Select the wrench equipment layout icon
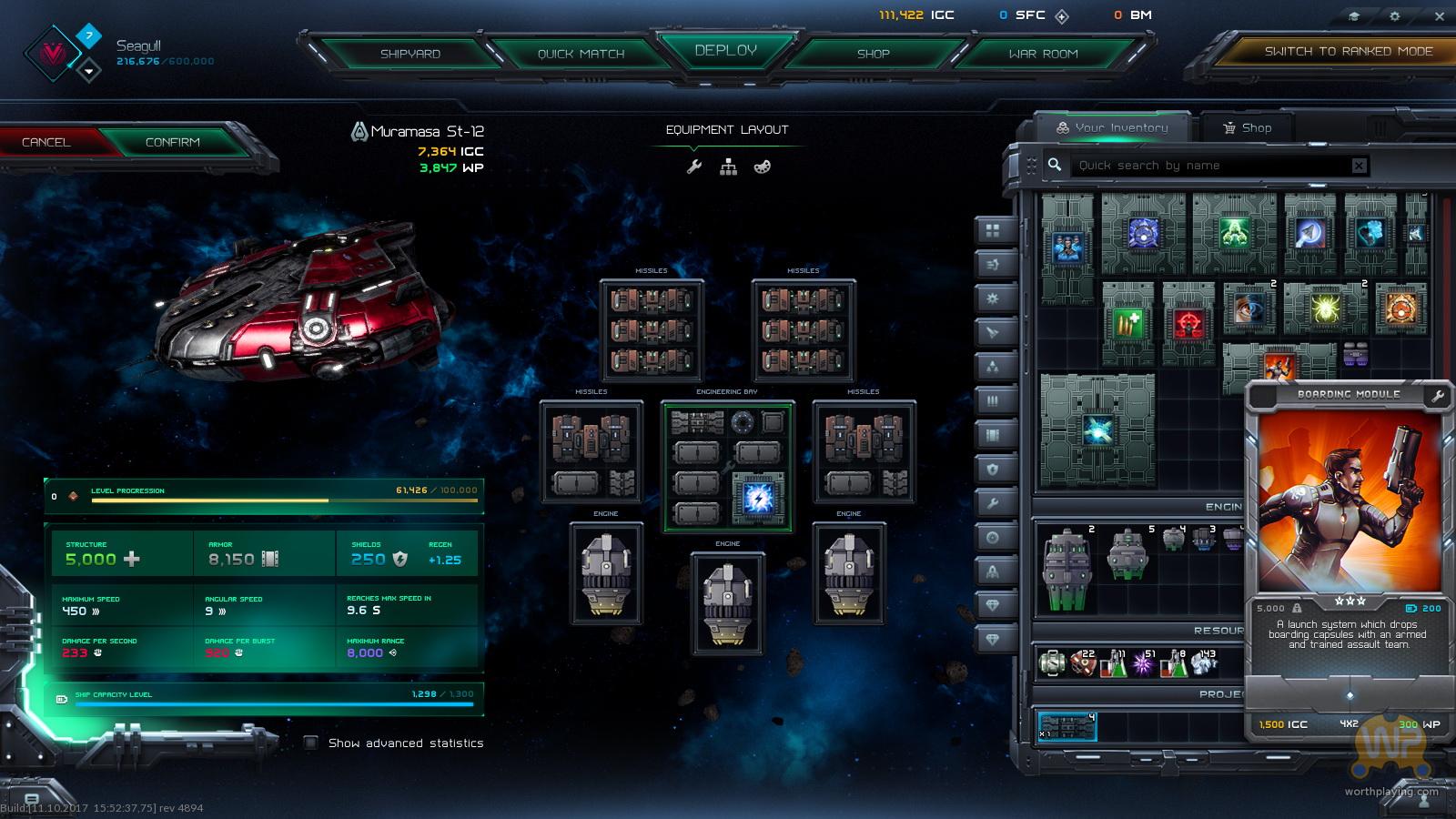 (694, 167)
